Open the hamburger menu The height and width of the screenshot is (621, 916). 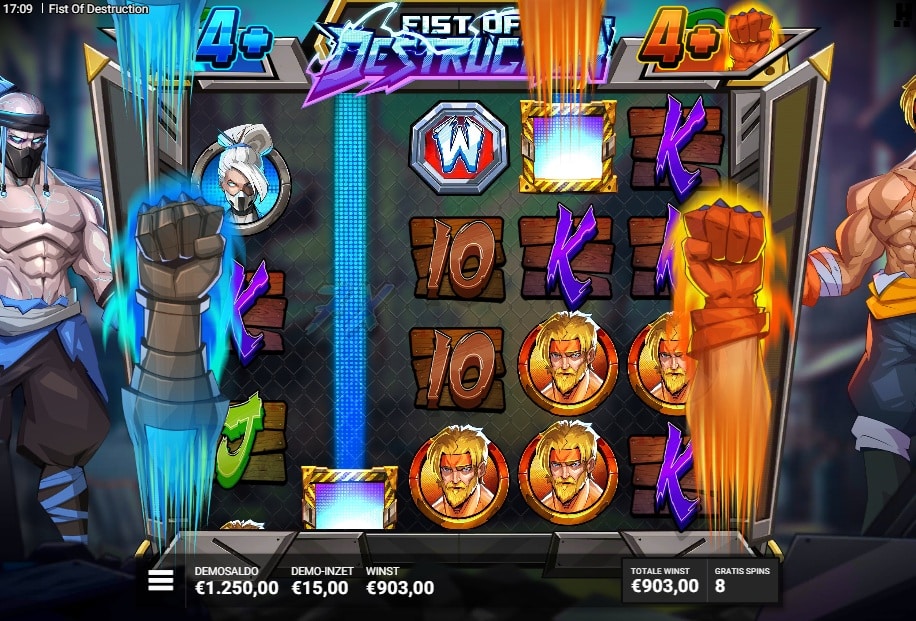(x=161, y=581)
